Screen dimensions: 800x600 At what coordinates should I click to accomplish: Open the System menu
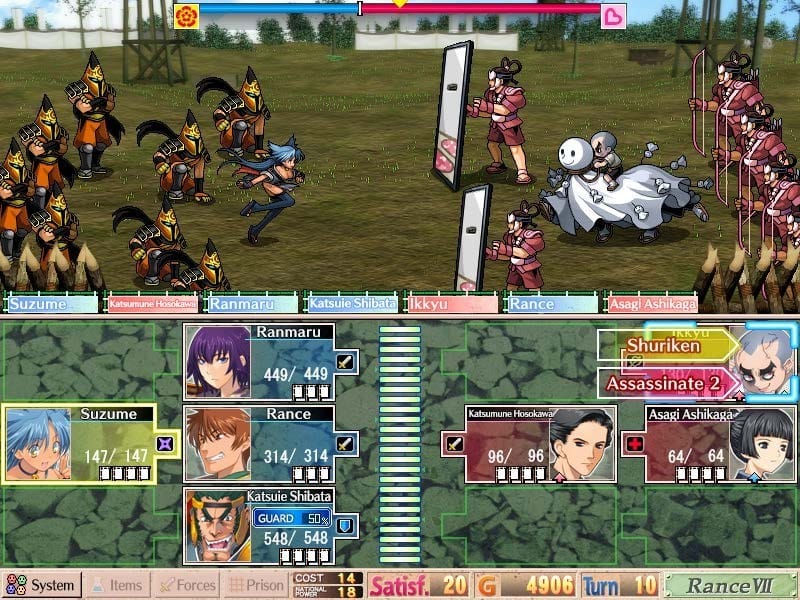(x=41, y=585)
